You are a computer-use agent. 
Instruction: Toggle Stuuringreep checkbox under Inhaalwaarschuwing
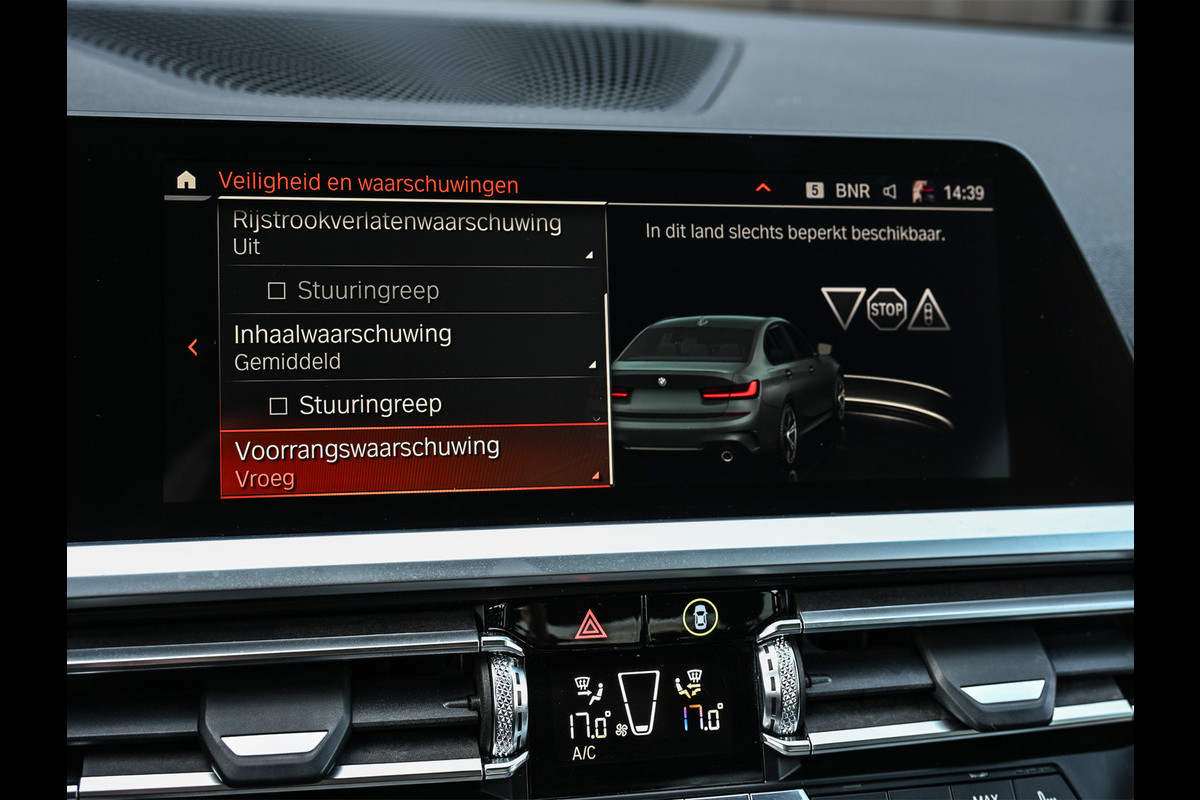click(279, 405)
